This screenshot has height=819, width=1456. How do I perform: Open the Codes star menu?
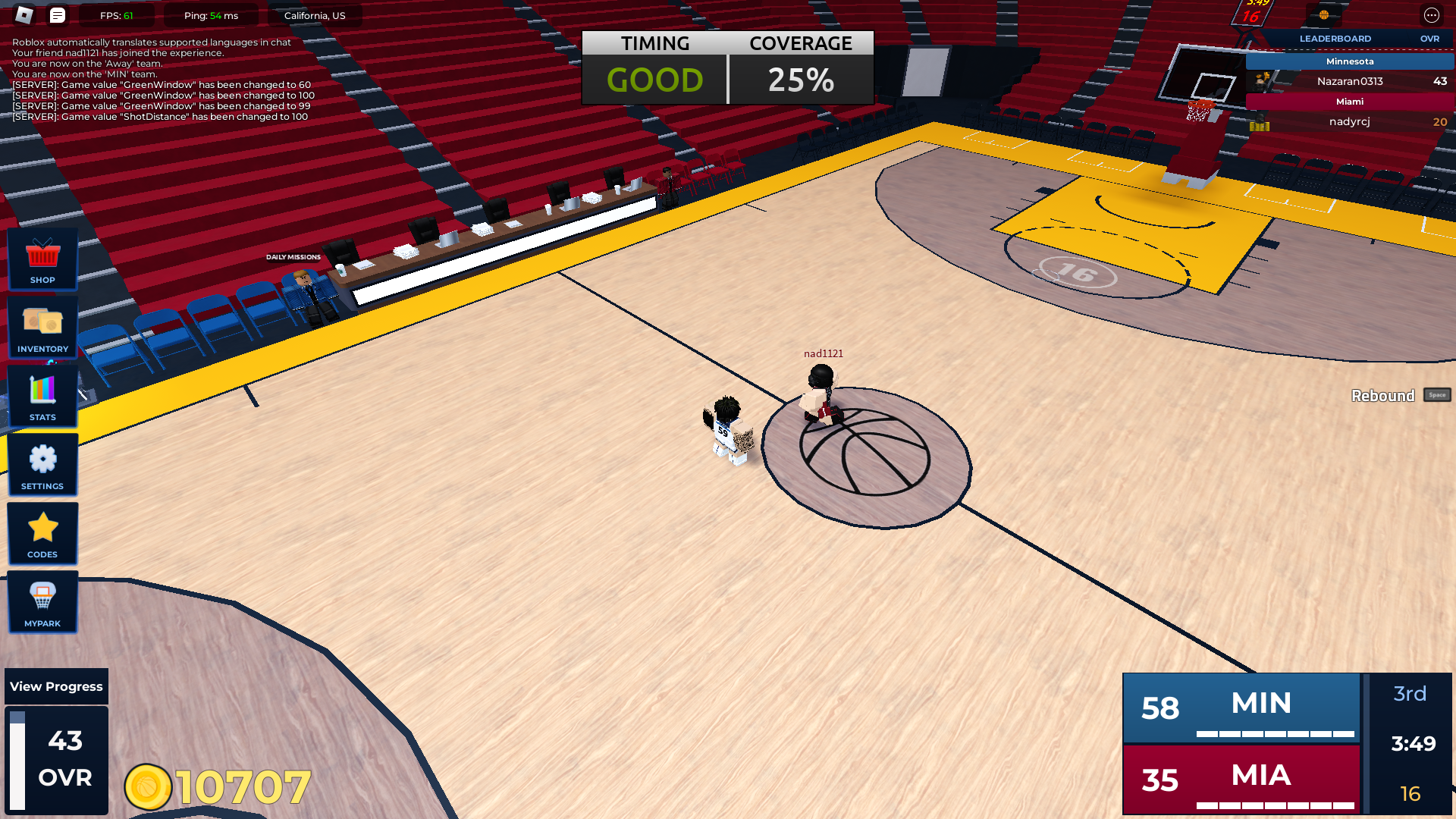point(42,533)
